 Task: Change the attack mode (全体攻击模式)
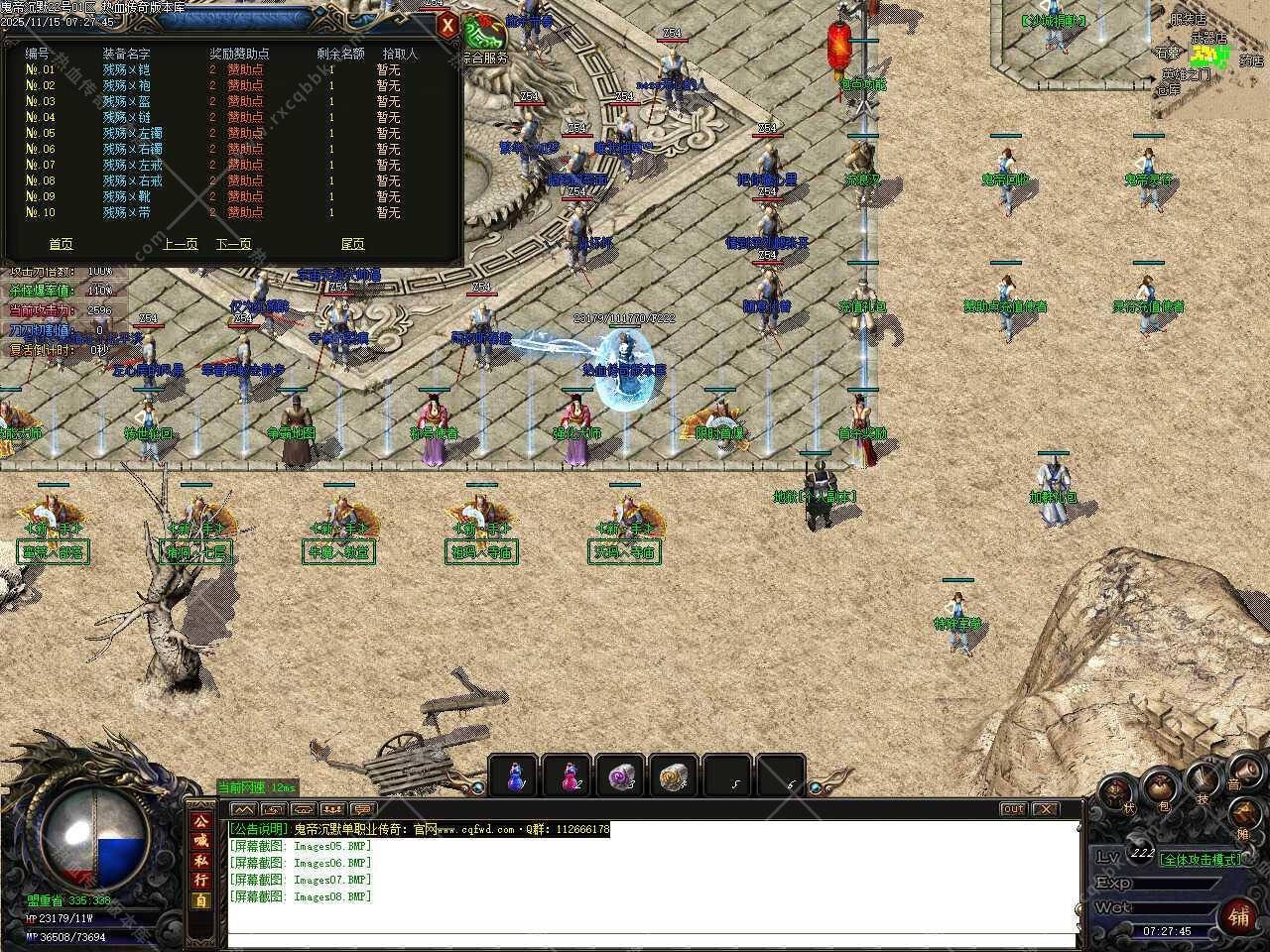coord(1201,860)
